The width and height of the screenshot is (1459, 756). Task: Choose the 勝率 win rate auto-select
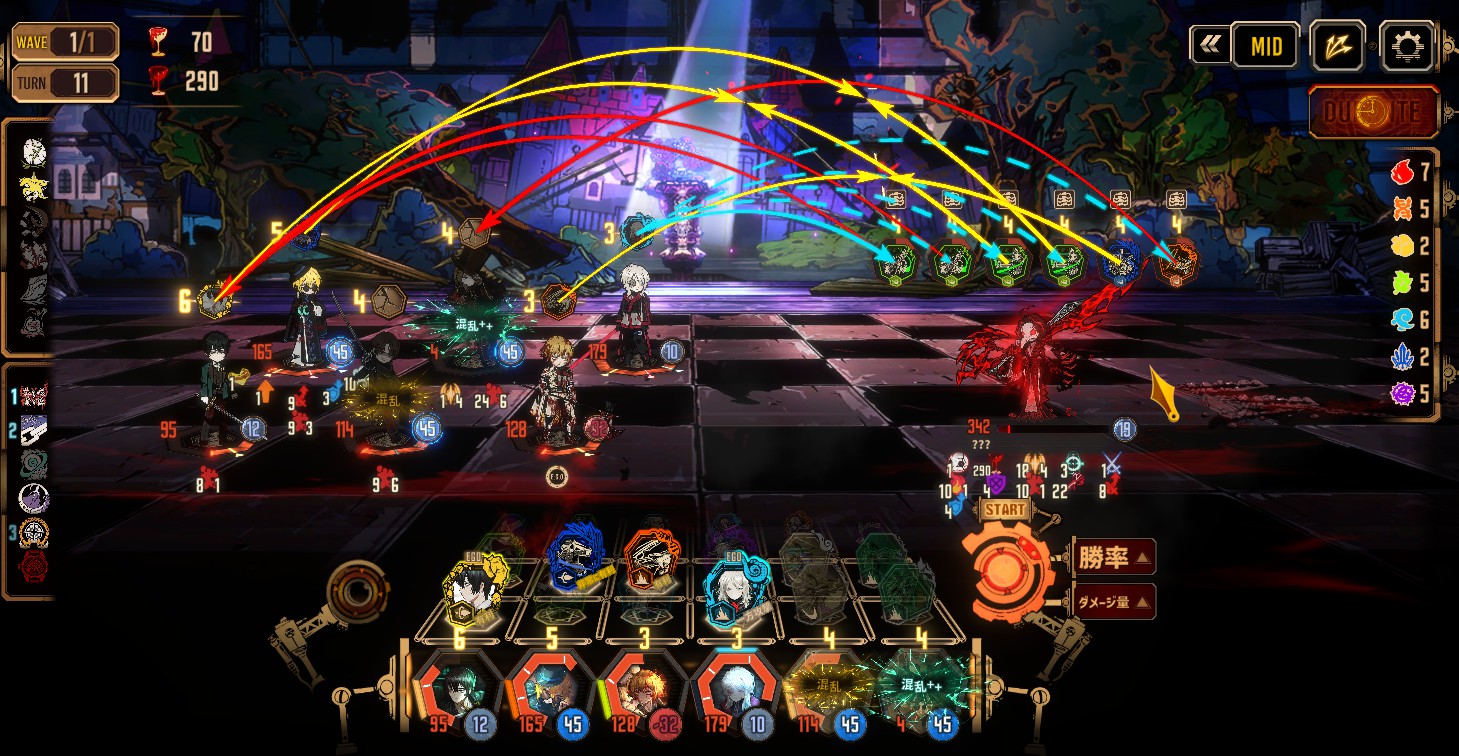(1114, 556)
